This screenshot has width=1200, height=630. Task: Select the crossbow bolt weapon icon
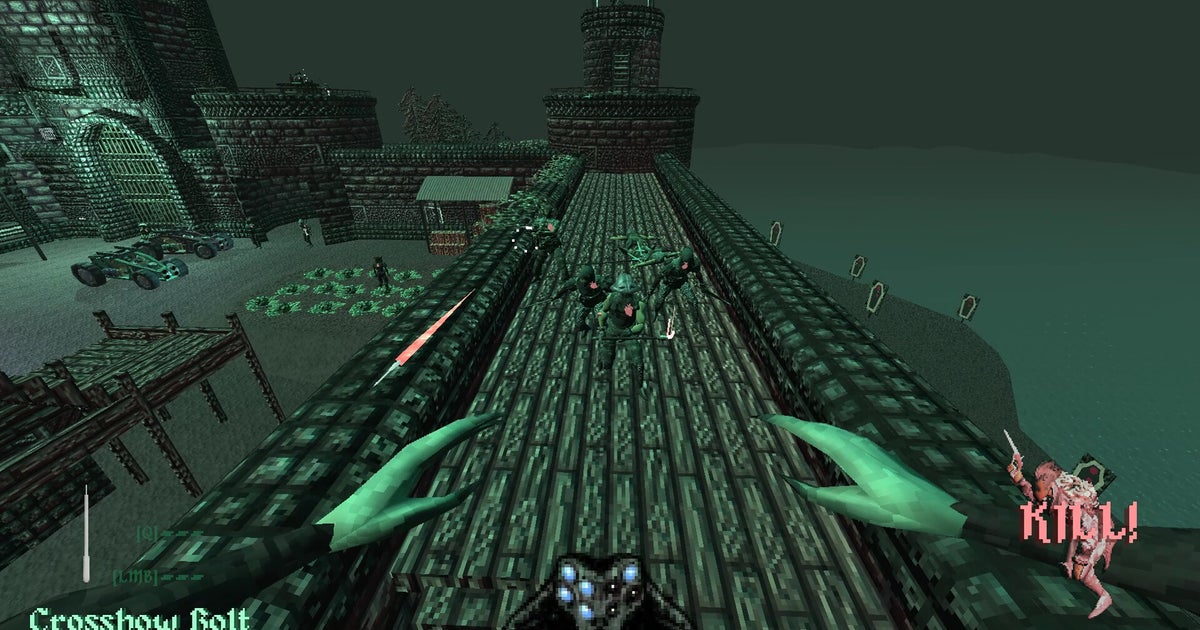[x=86, y=534]
